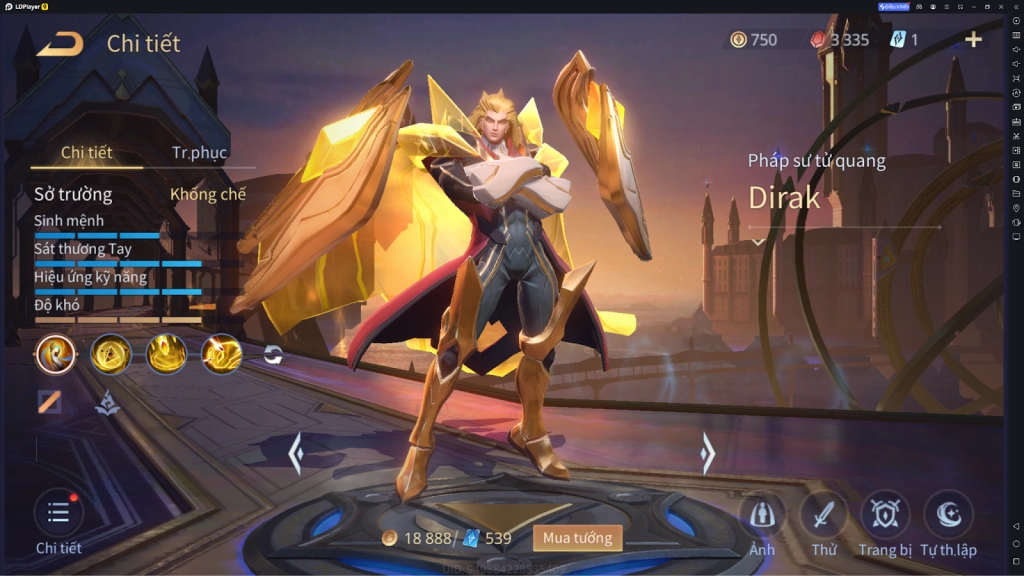Open the Chi tiết list button
Image resolution: width=1024 pixels, height=576 pixels.
[x=58, y=514]
